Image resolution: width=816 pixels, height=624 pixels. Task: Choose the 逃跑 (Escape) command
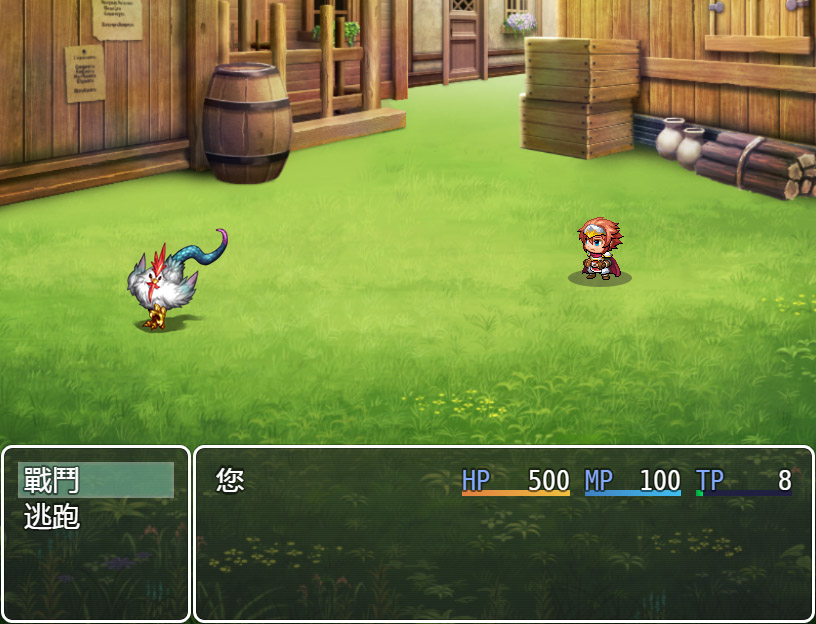pos(95,517)
